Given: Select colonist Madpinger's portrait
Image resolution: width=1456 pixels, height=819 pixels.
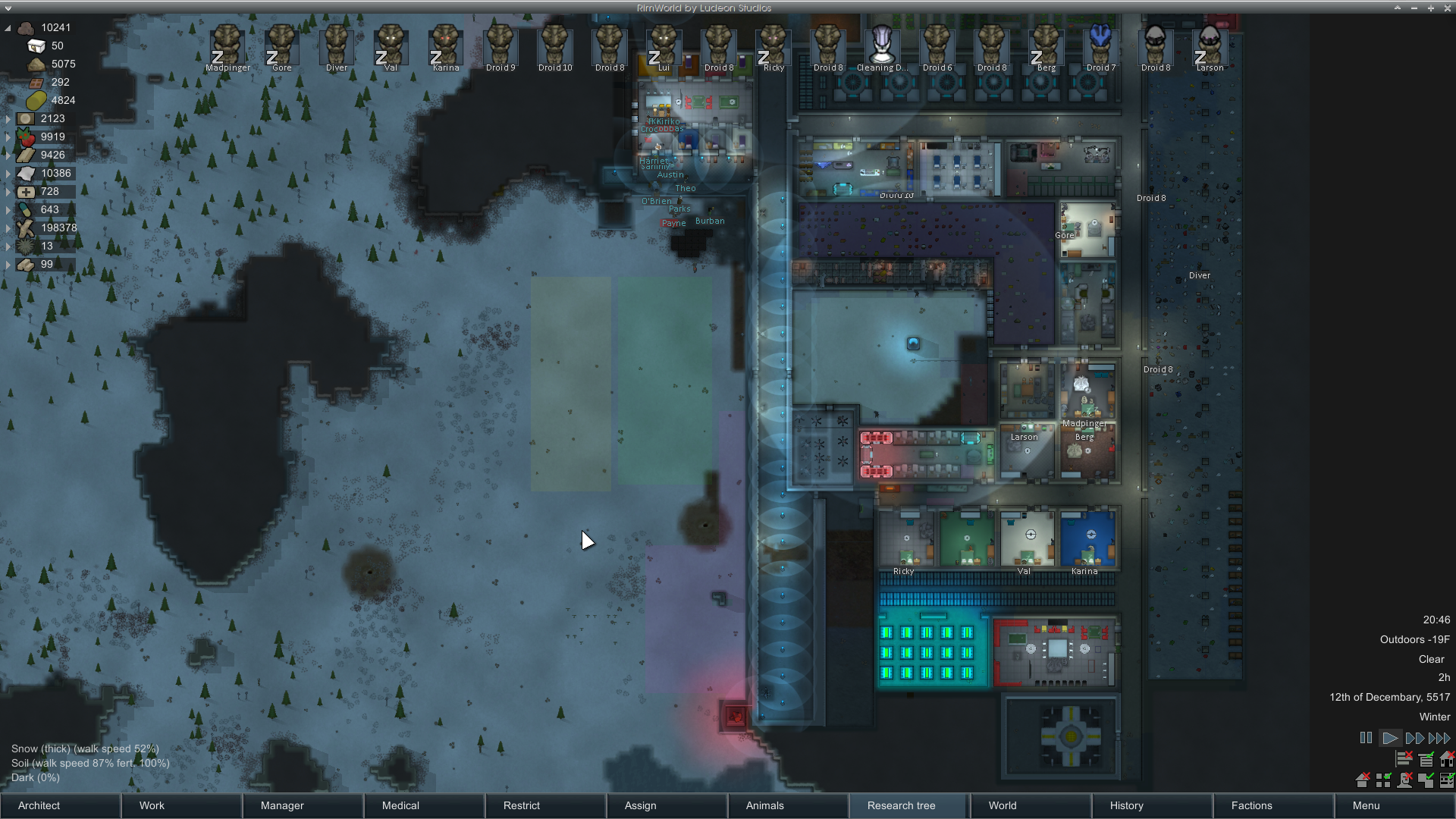Looking at the screenshot, I should point(227,45).
